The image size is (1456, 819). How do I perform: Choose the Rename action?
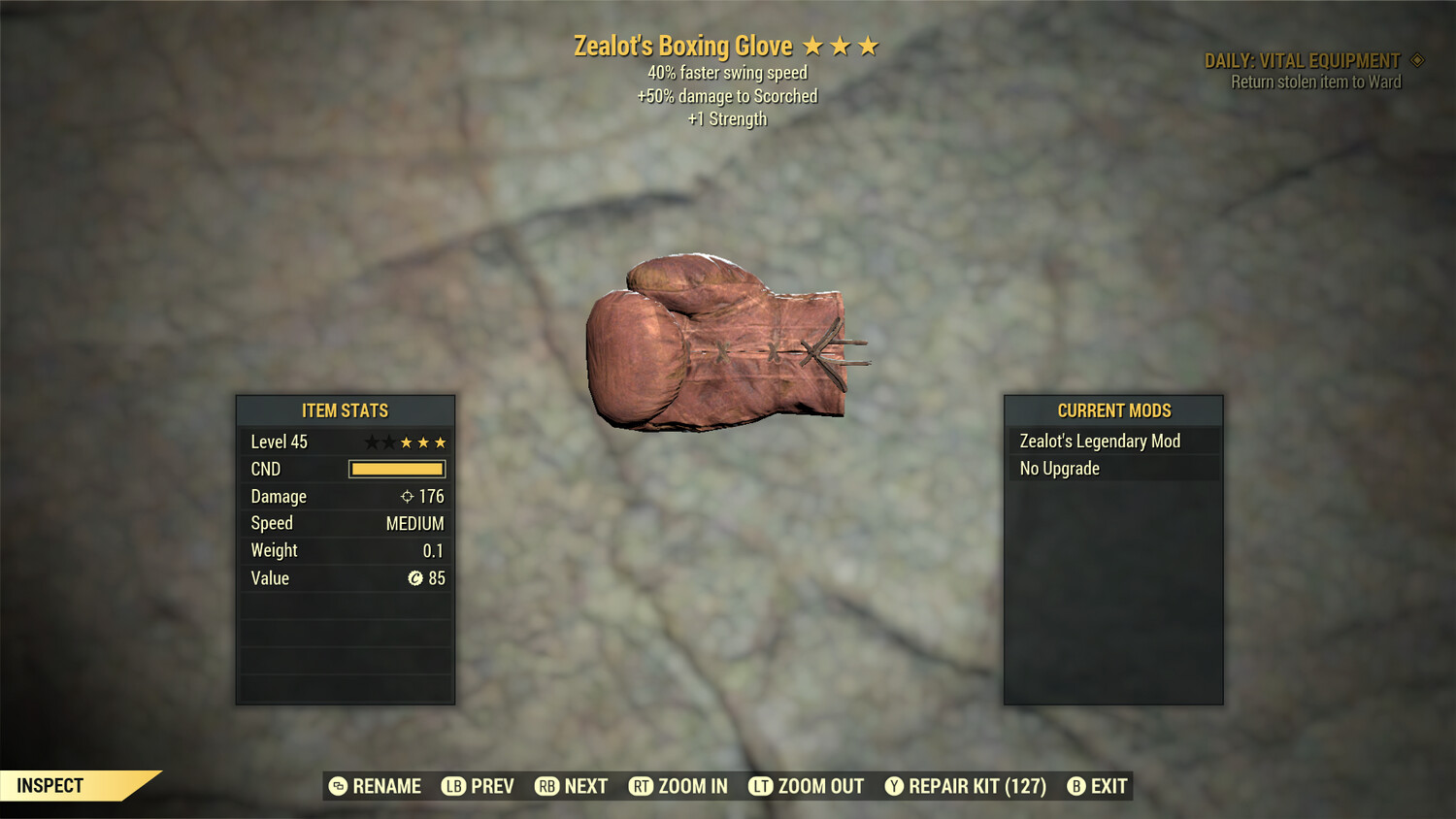pyautogui.click(x=376, y=786)
